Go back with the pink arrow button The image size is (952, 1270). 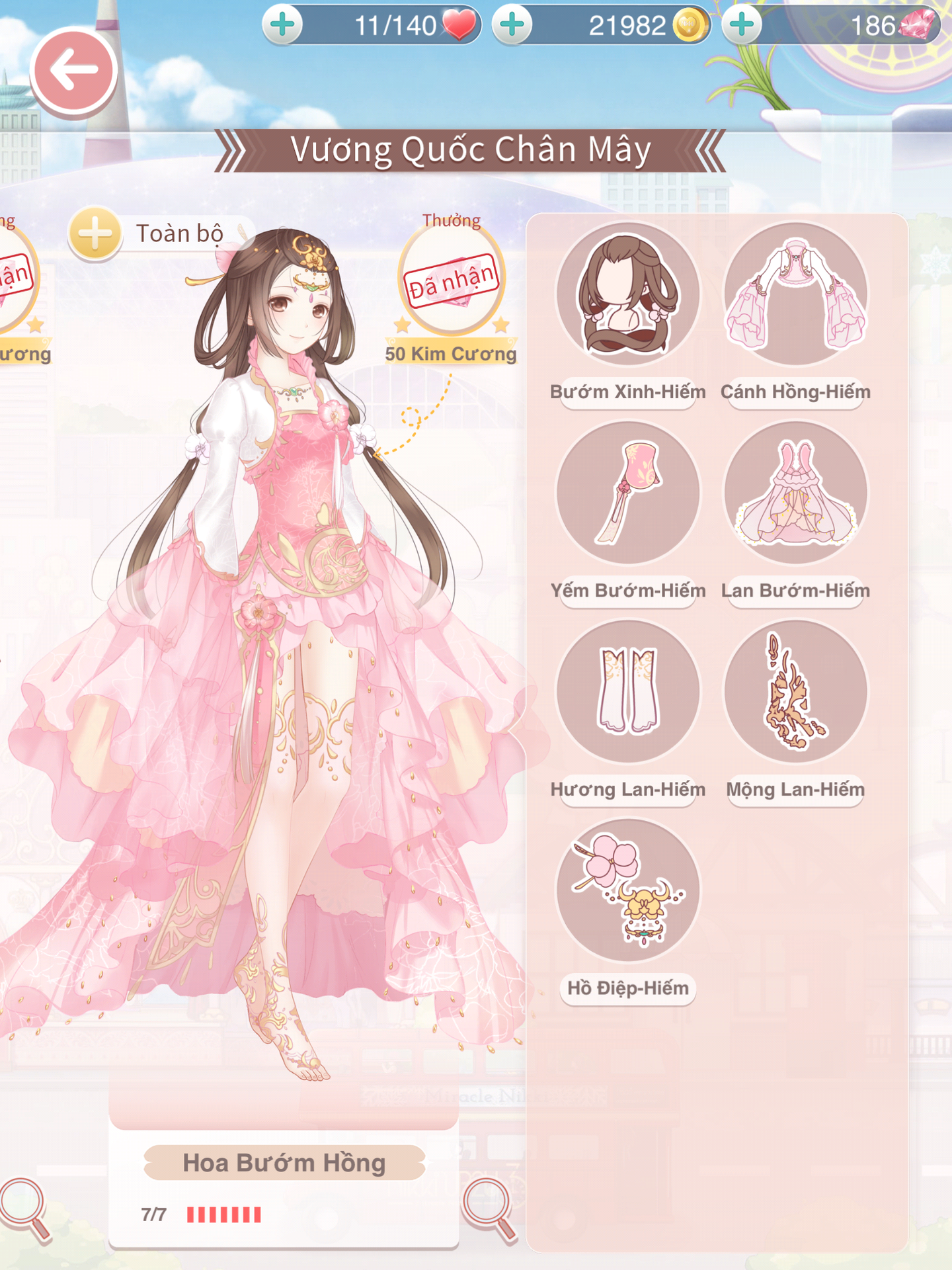[x=73, y=71]
